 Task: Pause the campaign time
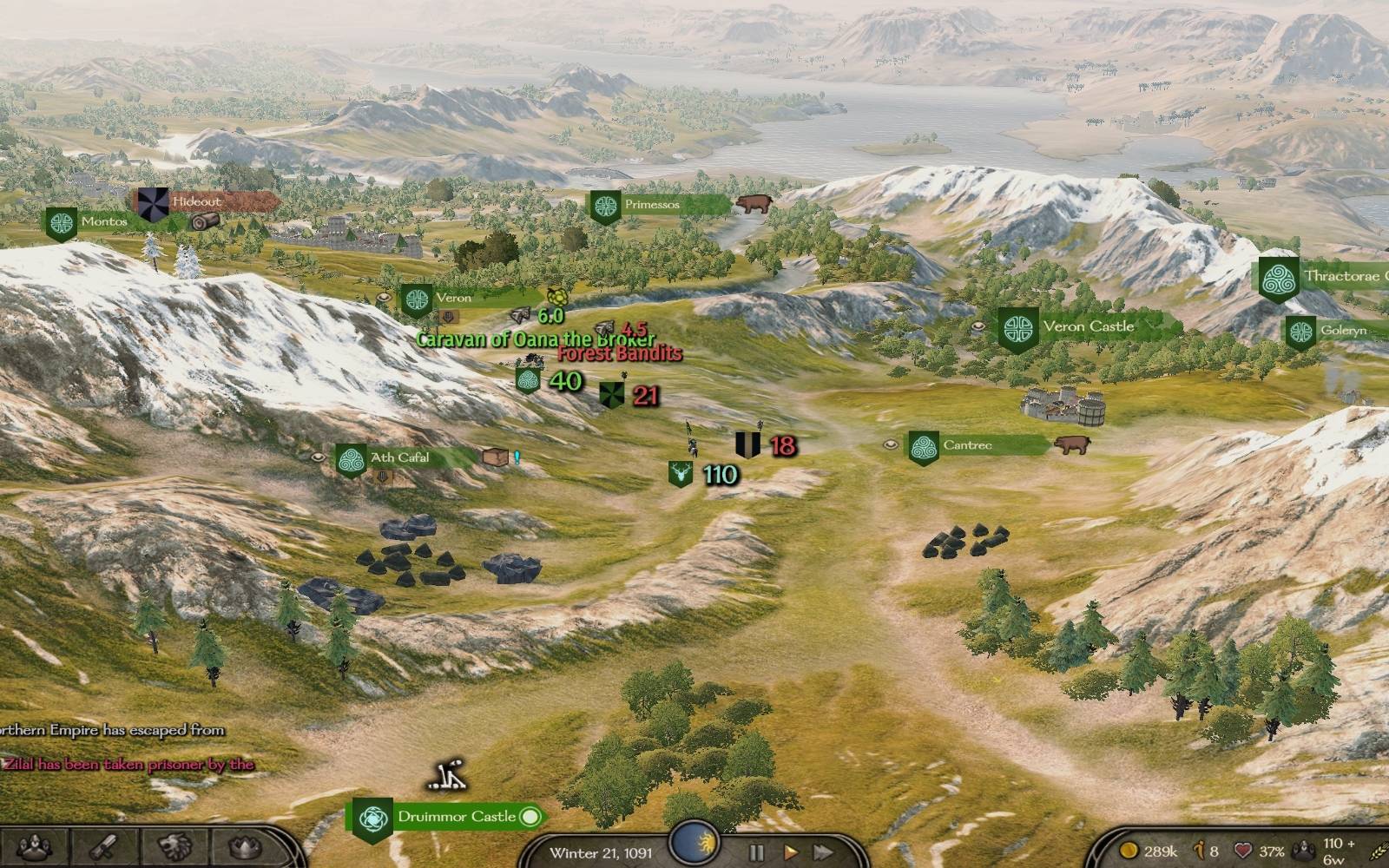click(756, 852)
